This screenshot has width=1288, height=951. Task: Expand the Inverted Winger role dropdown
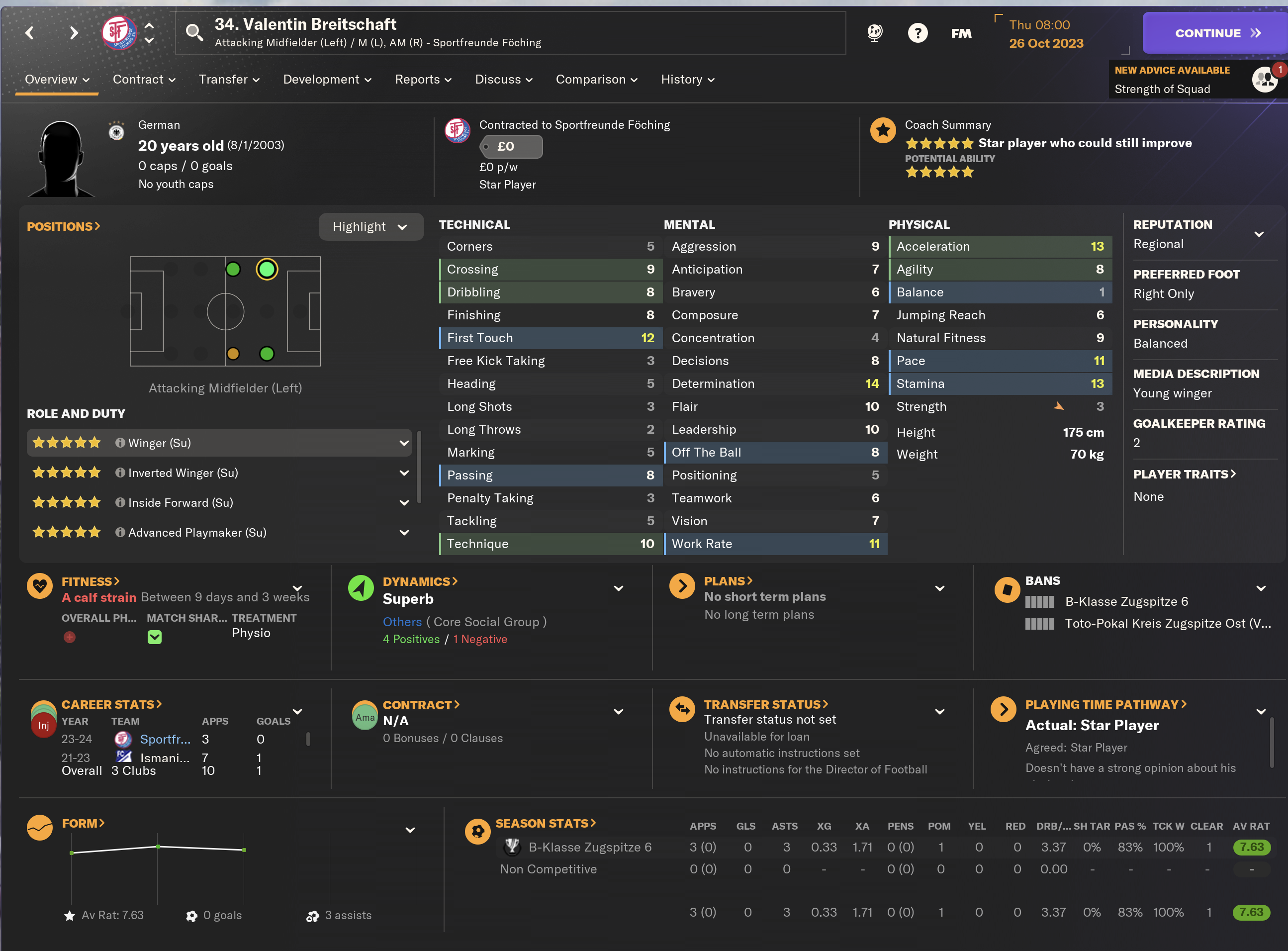click(x=404, y=473)
